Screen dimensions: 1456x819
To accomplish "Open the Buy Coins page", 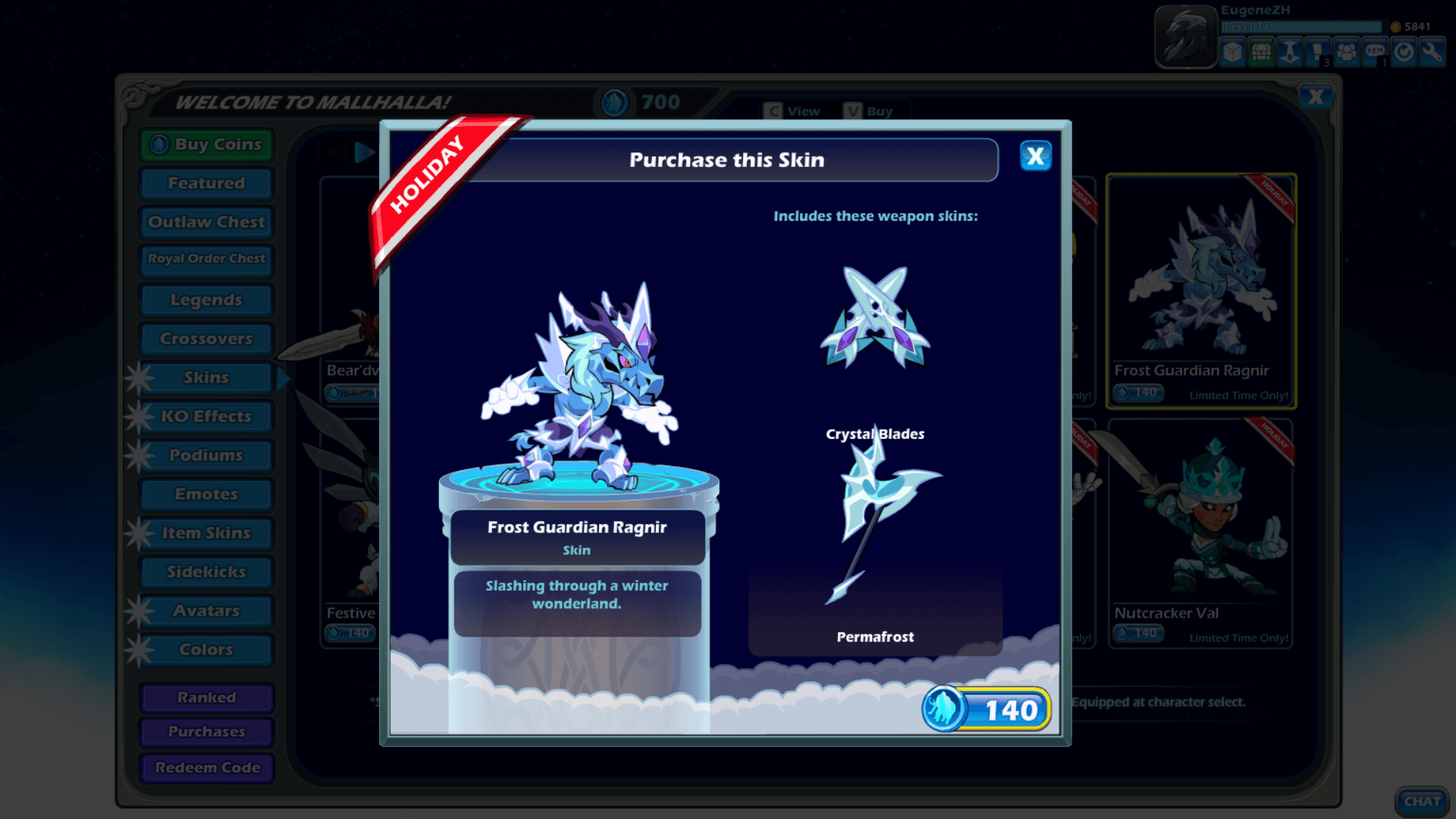I will (206, 144).
